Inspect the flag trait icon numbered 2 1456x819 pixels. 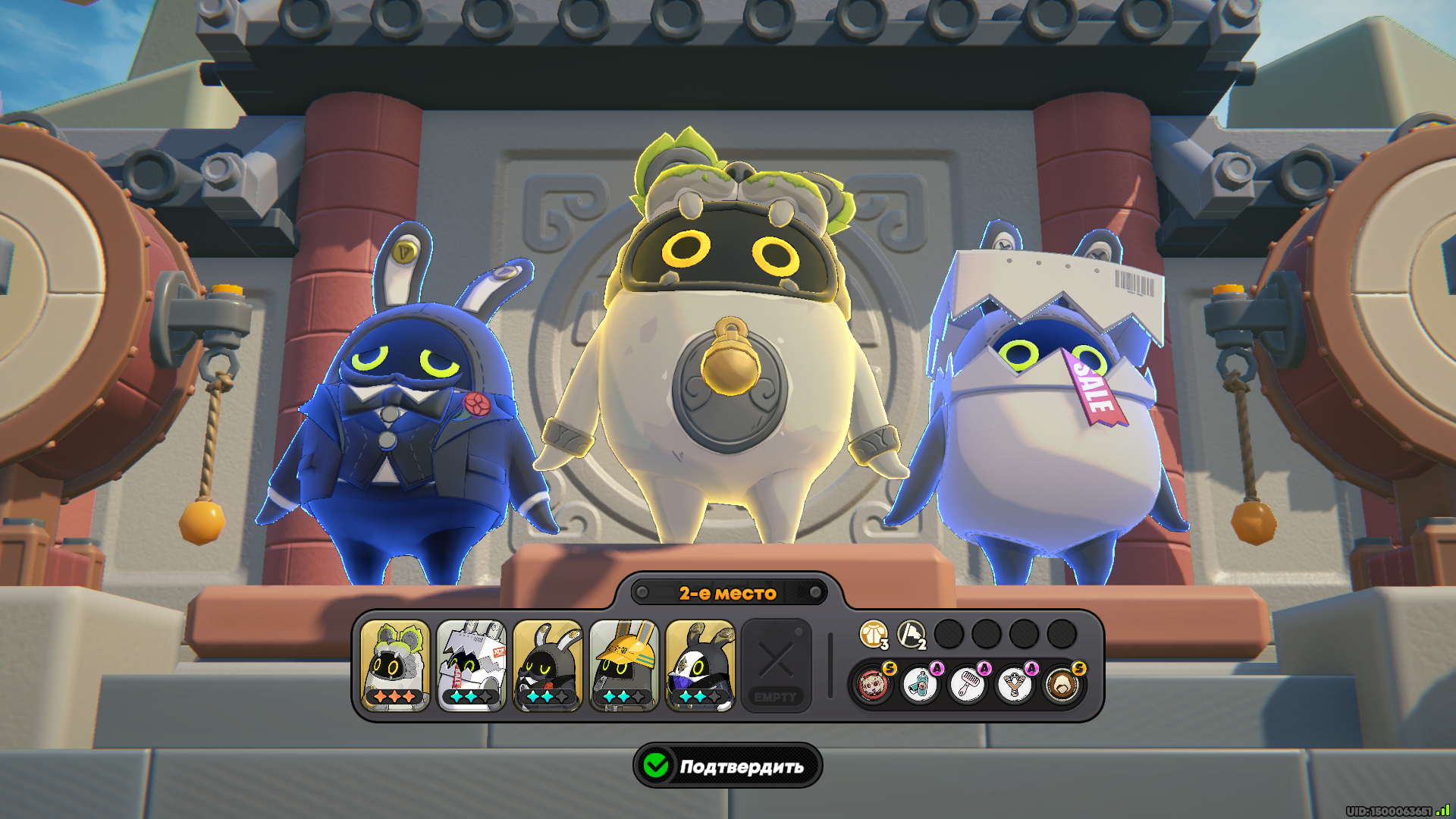tap(911, 634)
